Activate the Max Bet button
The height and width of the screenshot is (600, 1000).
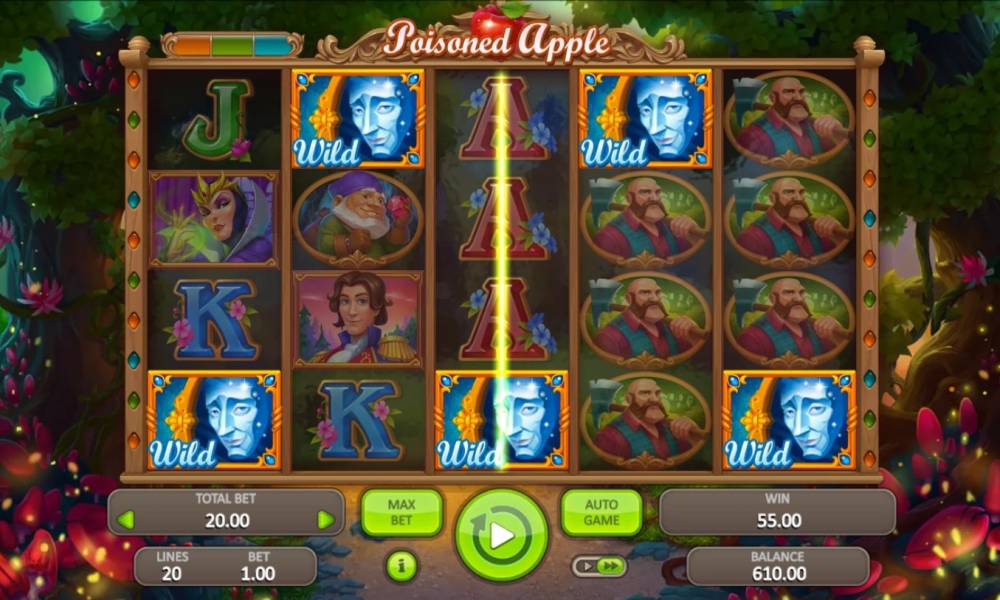[401, 512]
